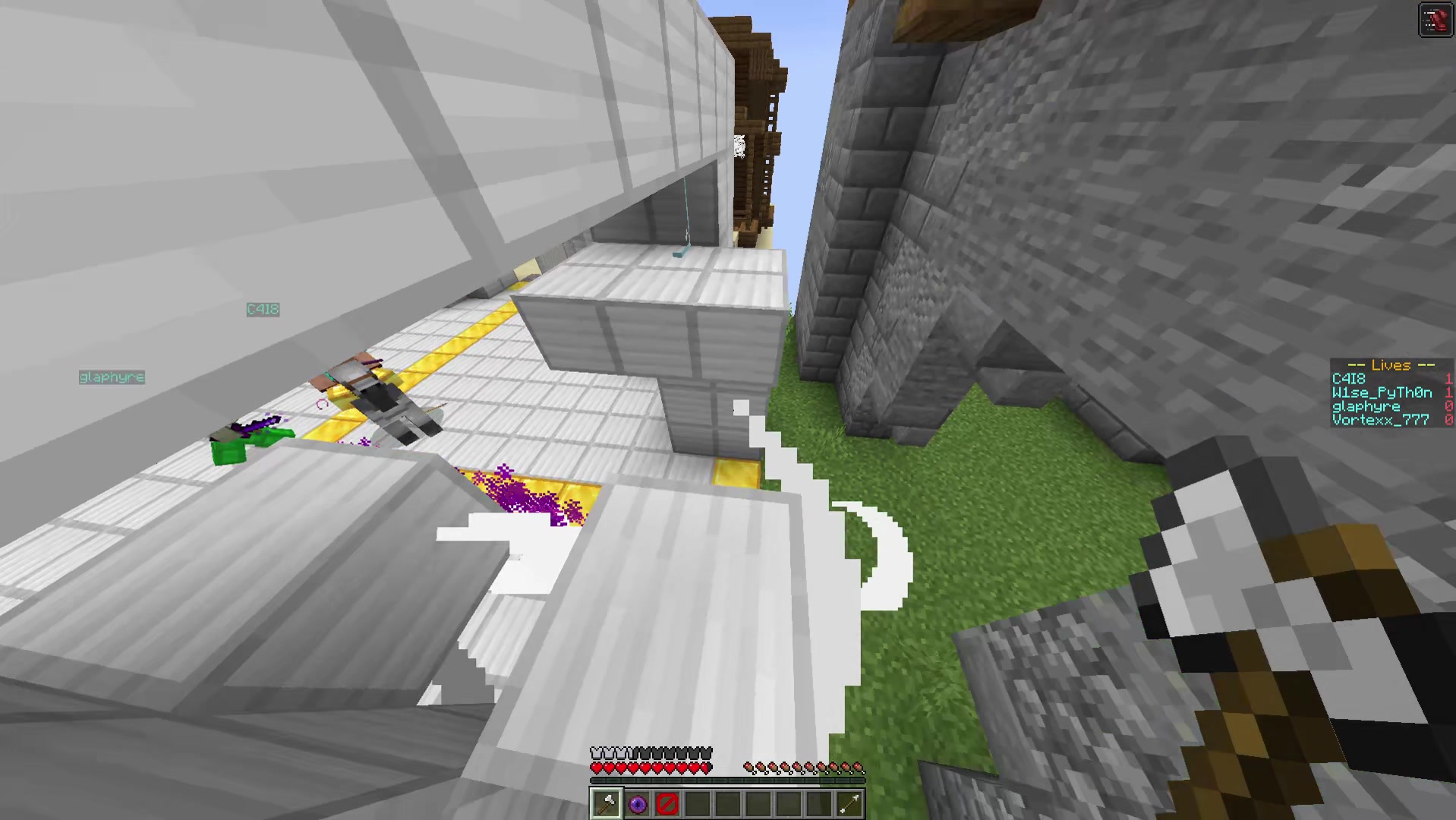Click the red barrier item in the hotbar
Image resolution: width=1456 pixels, height=820 pixels.
(x=667, y=803)
